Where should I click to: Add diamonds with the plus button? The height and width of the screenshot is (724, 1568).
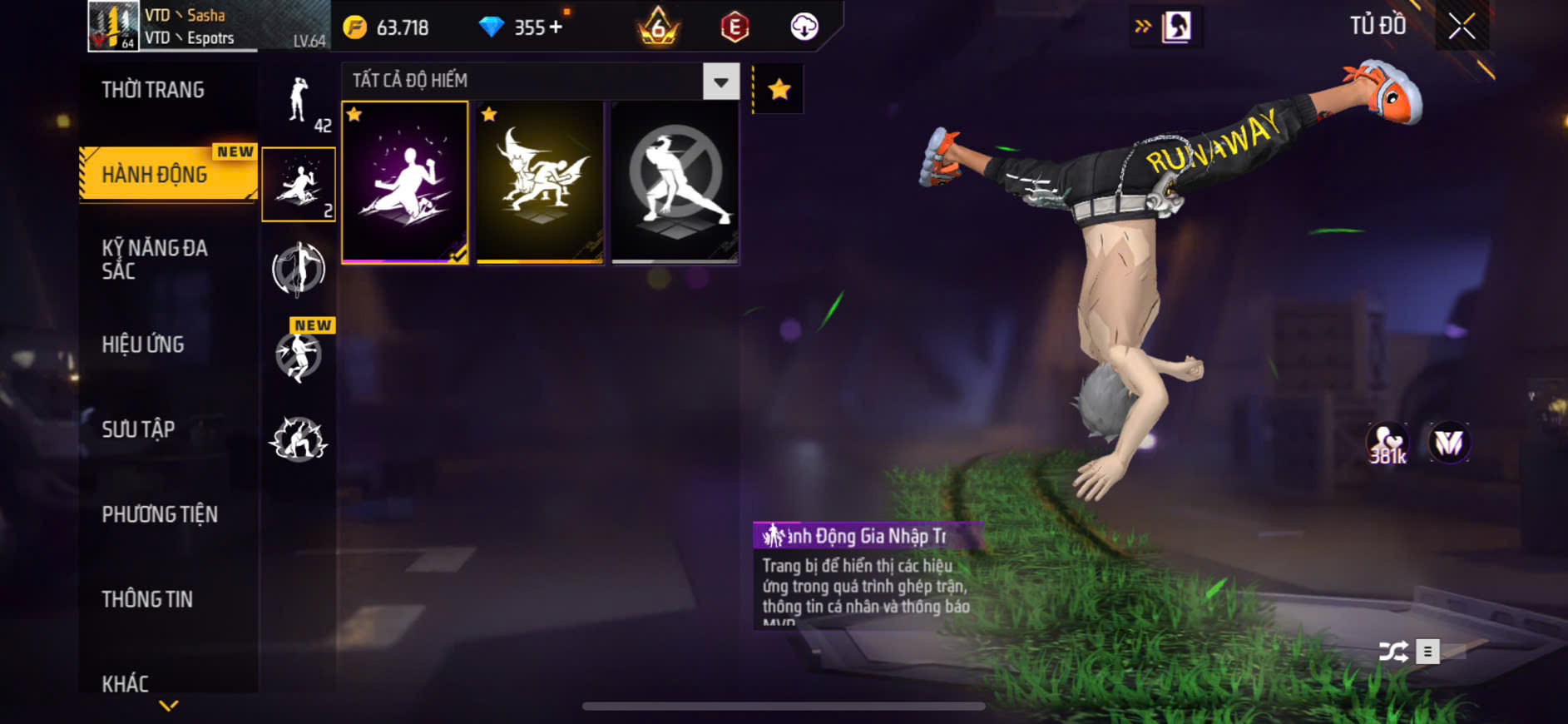pos(556,27)
